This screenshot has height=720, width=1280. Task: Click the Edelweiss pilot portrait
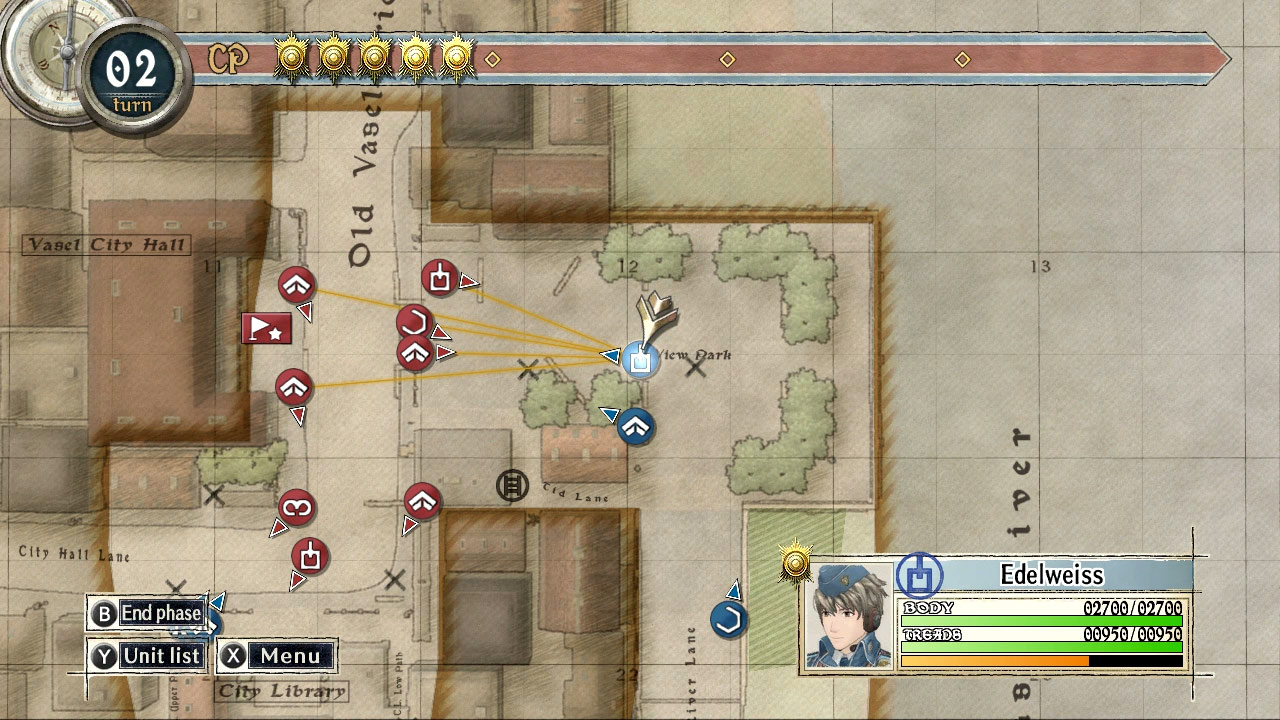click(845, 615)
